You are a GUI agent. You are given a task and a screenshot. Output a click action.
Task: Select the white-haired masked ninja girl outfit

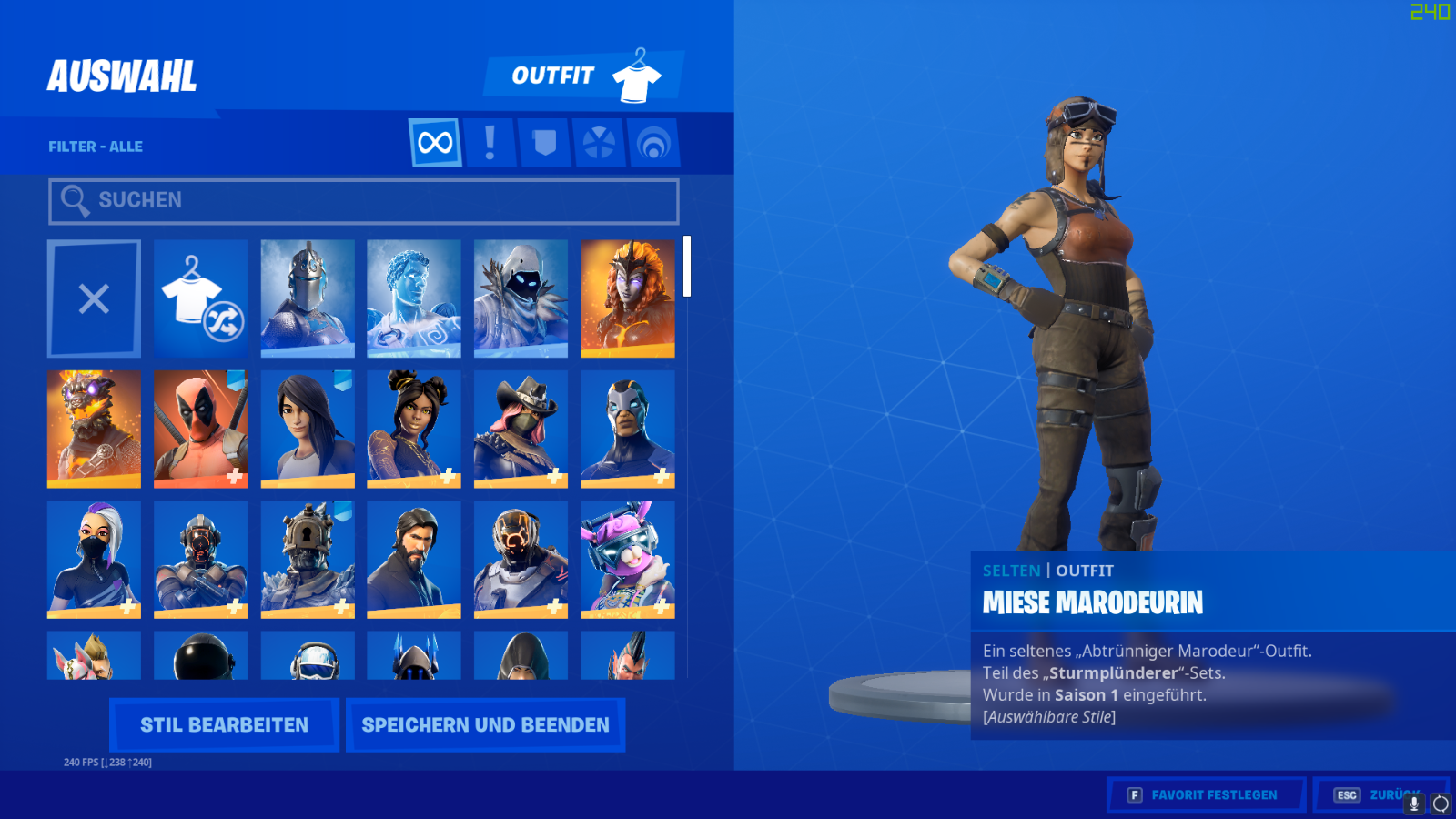[x=94, y=559]
